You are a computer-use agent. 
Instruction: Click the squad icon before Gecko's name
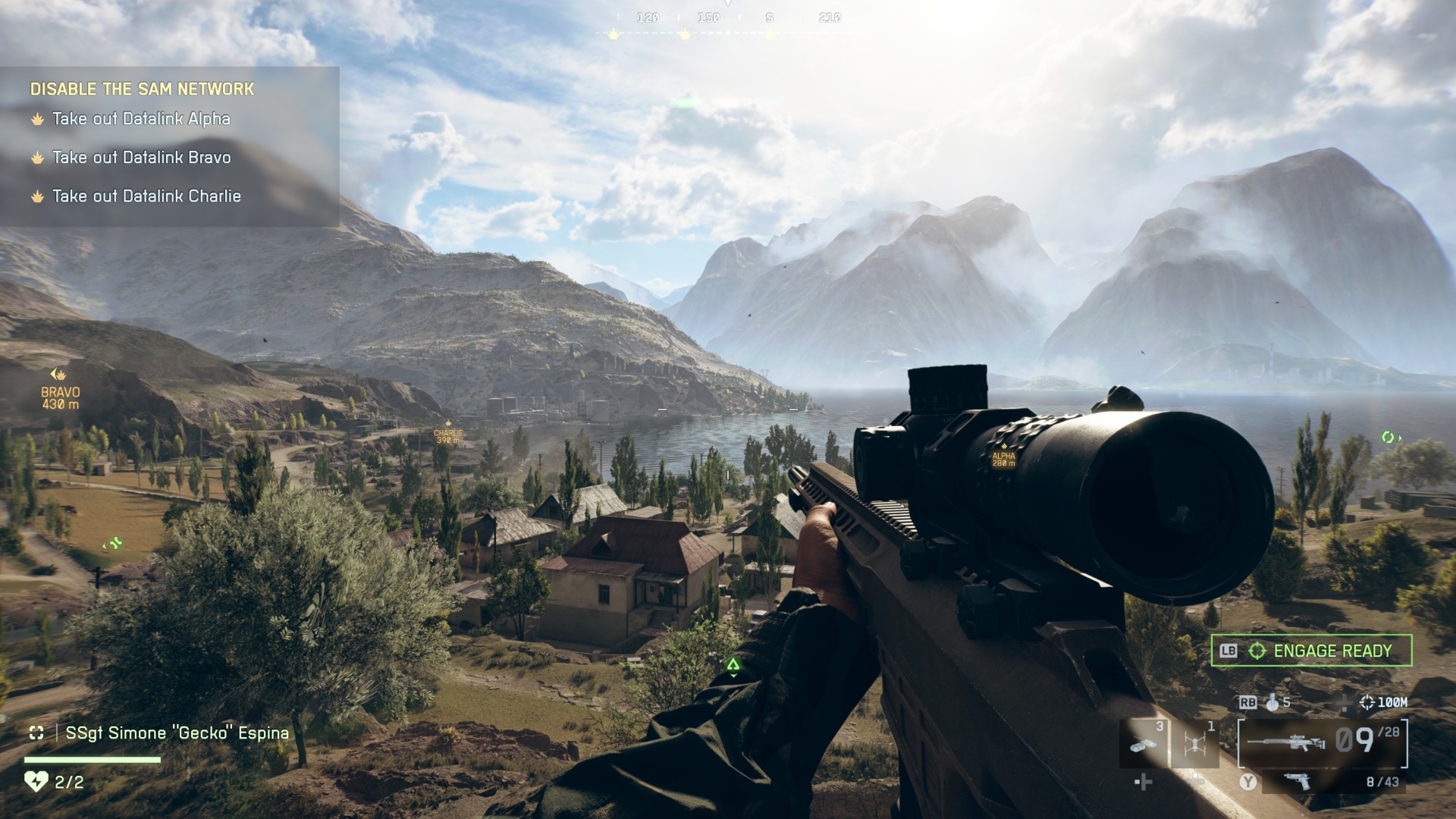click(x=37, y=732)
